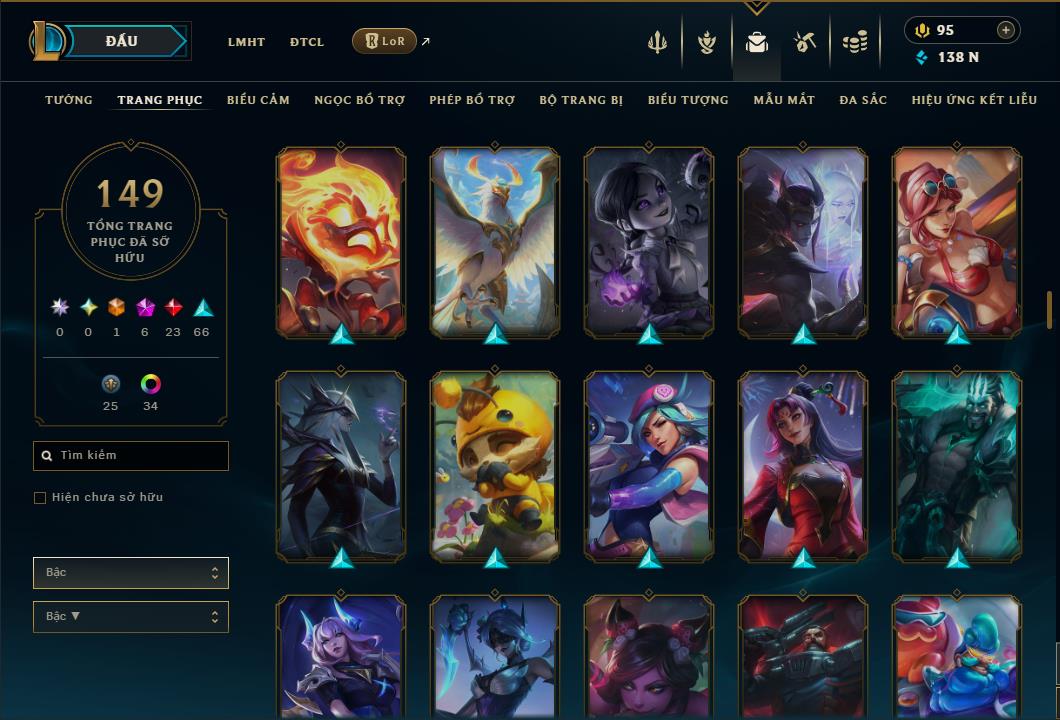Open the LMHT home tab
Viewport: 1060px width, 720px height.
pos(246,42)
